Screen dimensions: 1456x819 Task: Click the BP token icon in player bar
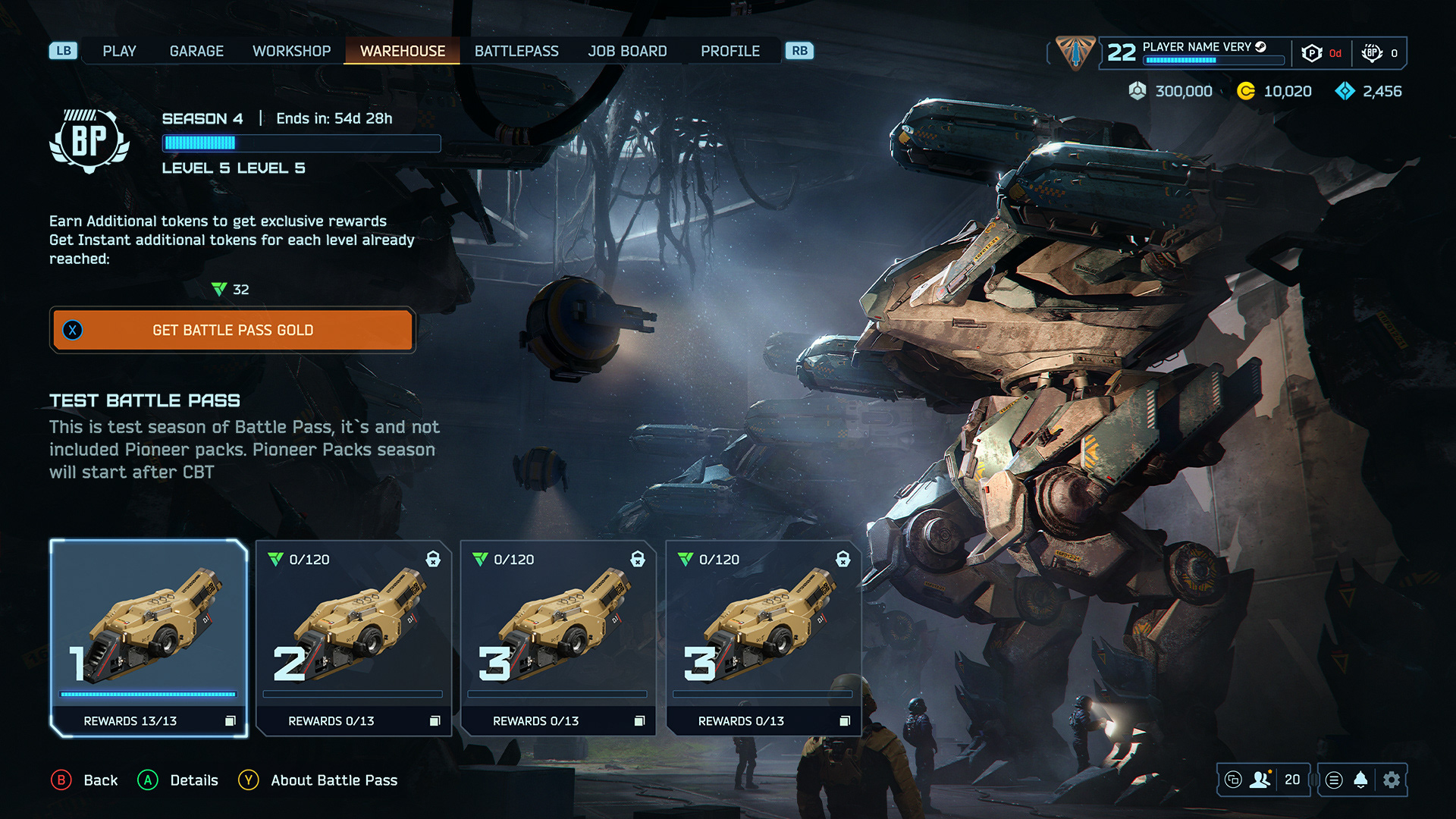[1371, 53]
